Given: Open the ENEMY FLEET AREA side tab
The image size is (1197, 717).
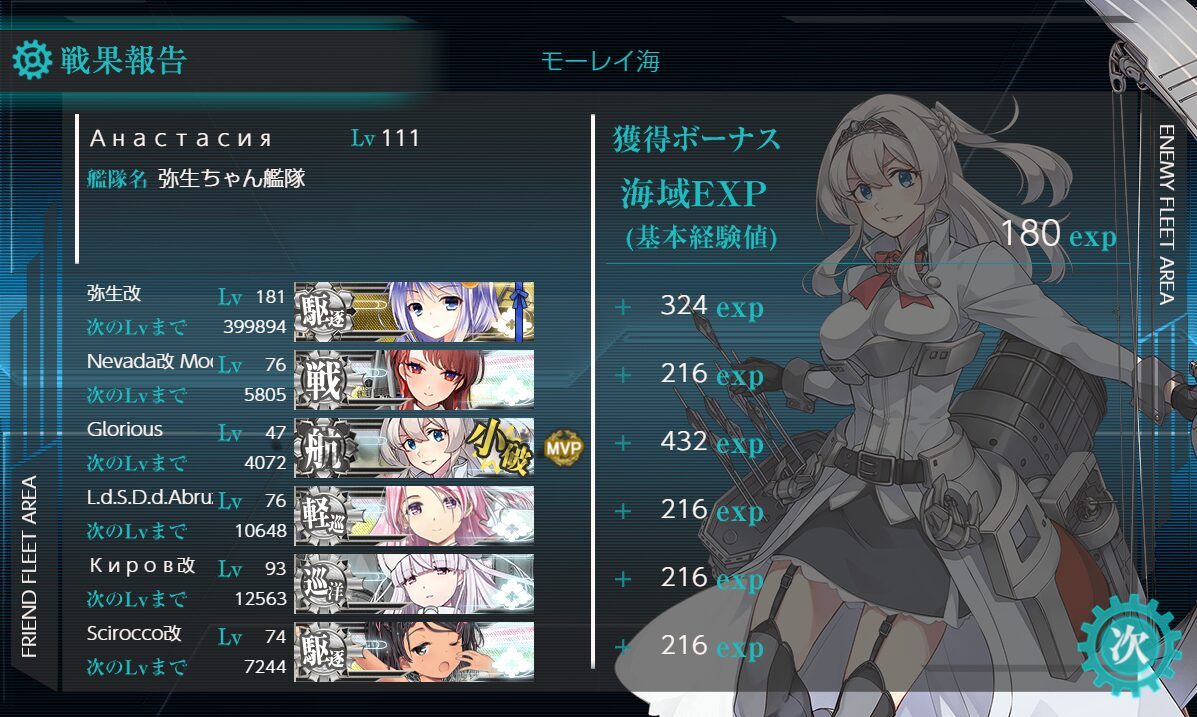Looking at the screenshot, I should tap(1166, 213).
